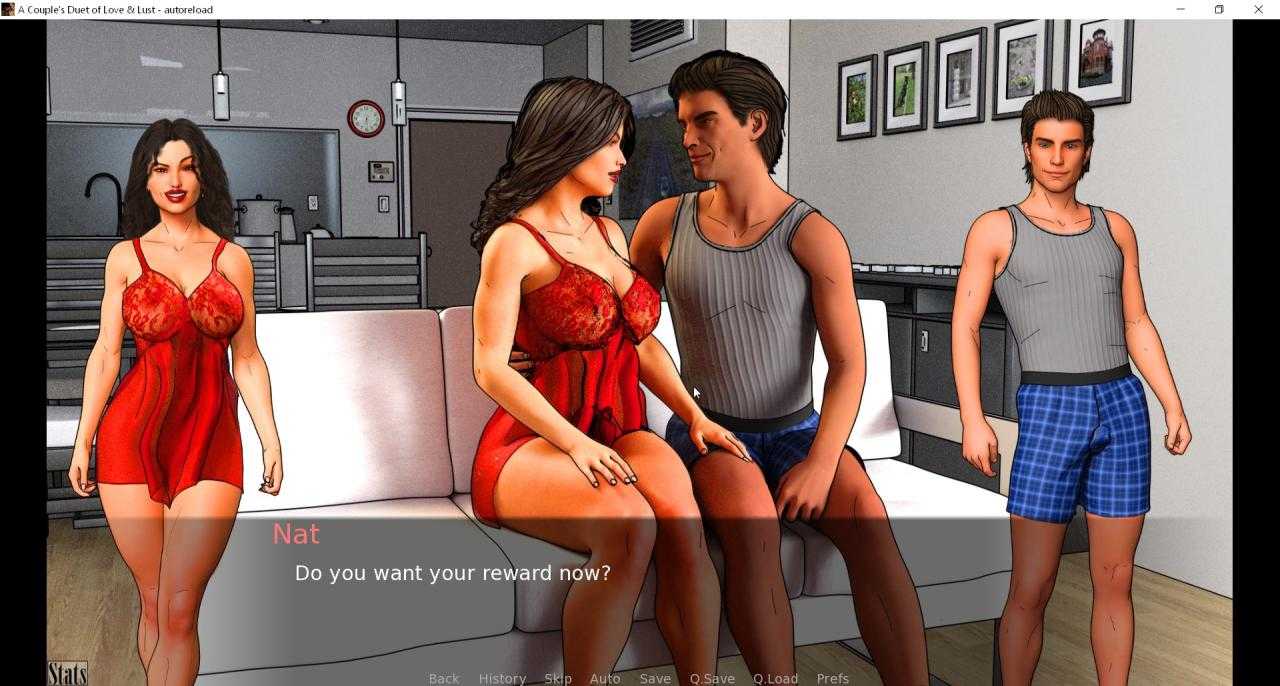
Task: Toggle Auto-advance dialogue
Action: (x=605, y=678)
